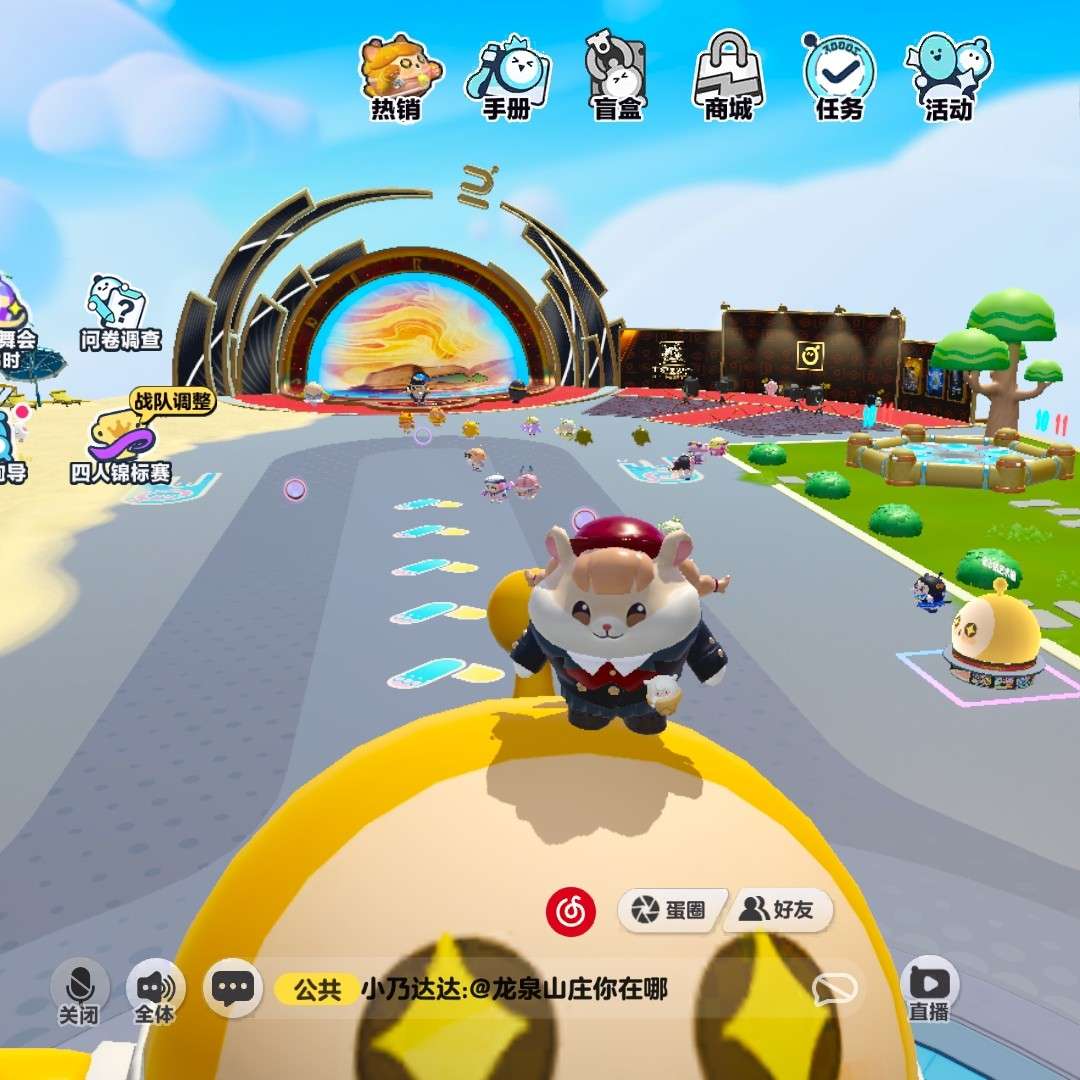Open the 问卷调查 survey icon
The image size is (1080, 1080).
119,312
